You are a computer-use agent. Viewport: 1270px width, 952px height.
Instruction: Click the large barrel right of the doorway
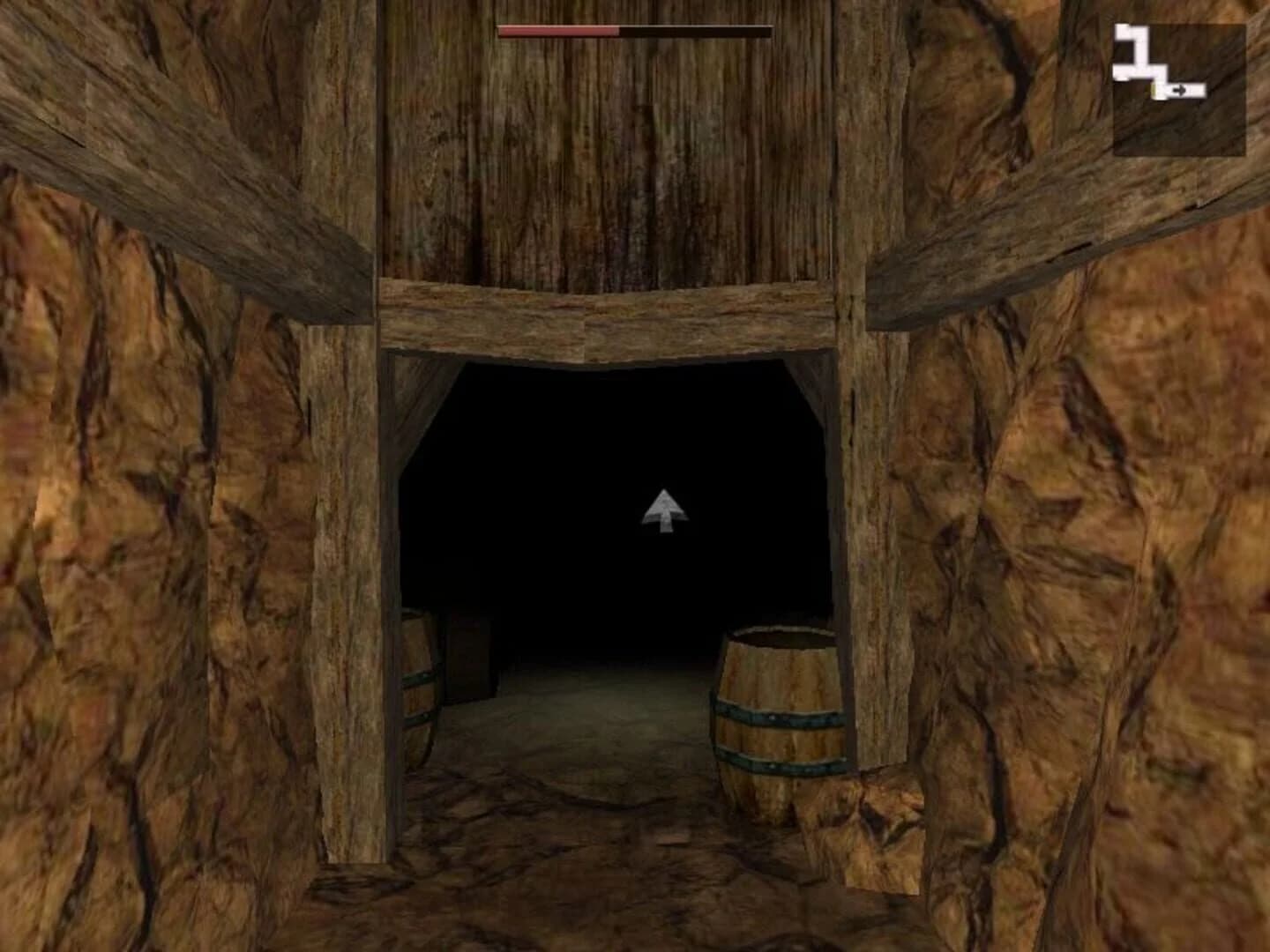781,714
